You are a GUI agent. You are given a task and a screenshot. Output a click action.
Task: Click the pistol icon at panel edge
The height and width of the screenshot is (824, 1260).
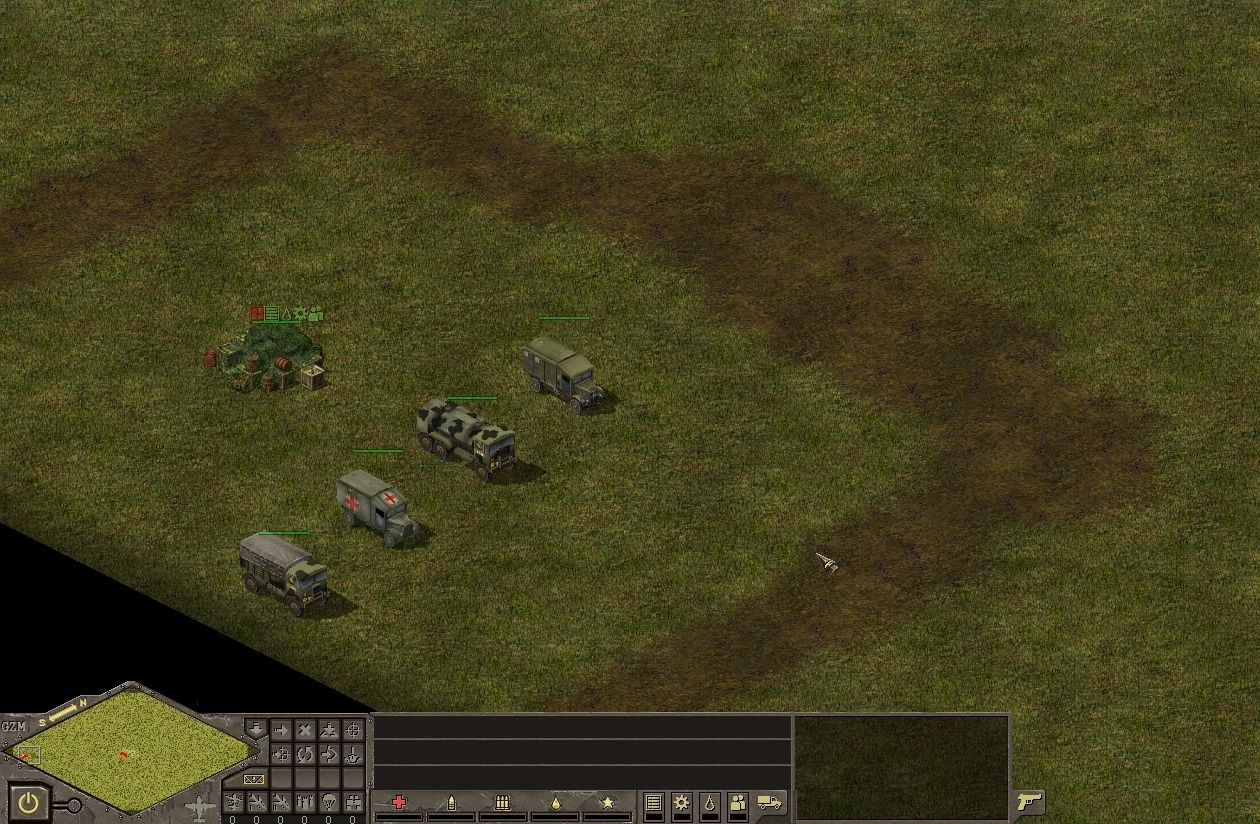[x=1028, y=802]
